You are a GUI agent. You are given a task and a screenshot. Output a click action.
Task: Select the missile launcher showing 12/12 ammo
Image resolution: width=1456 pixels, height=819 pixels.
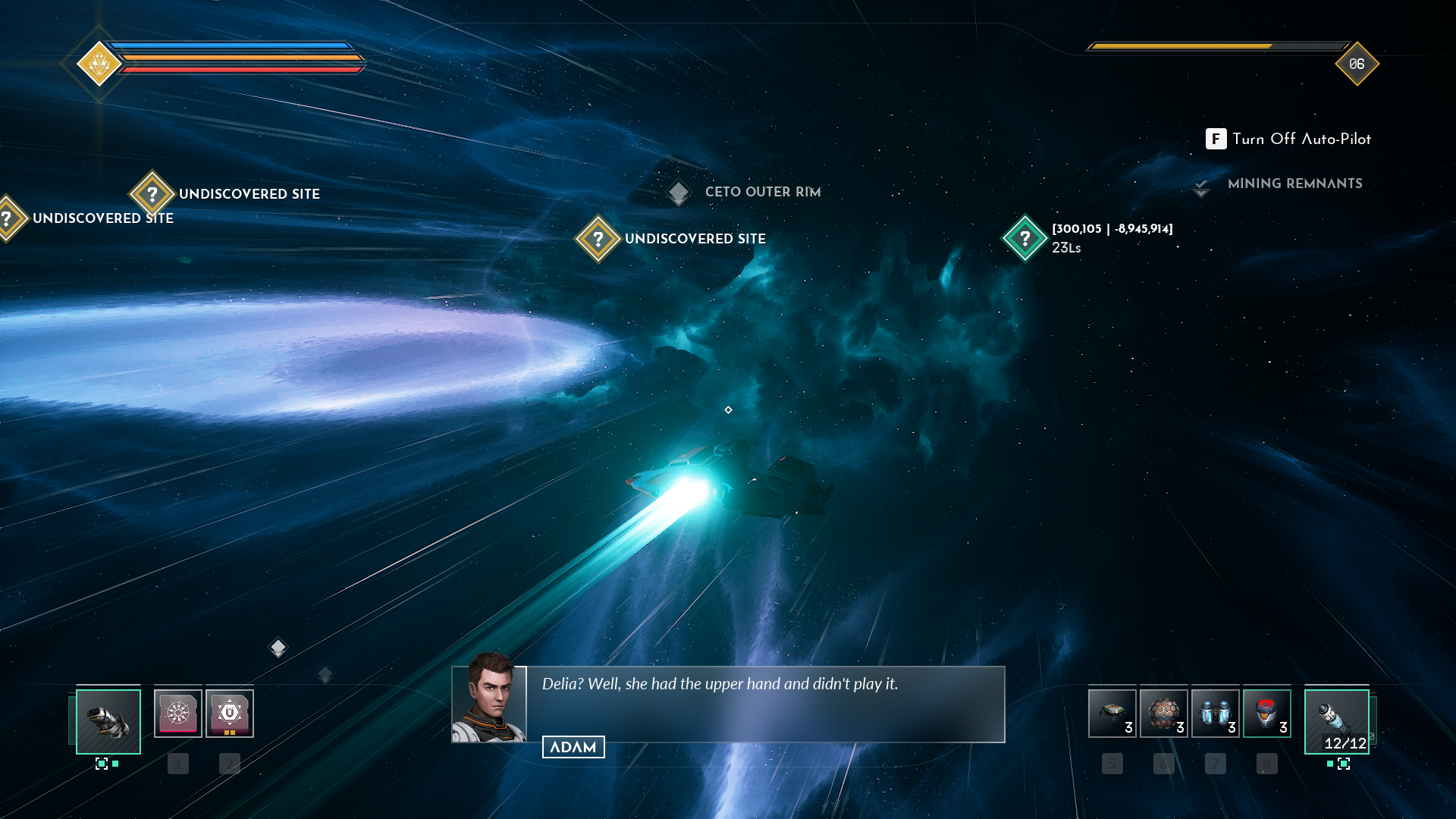click(x=1337, y=721)
